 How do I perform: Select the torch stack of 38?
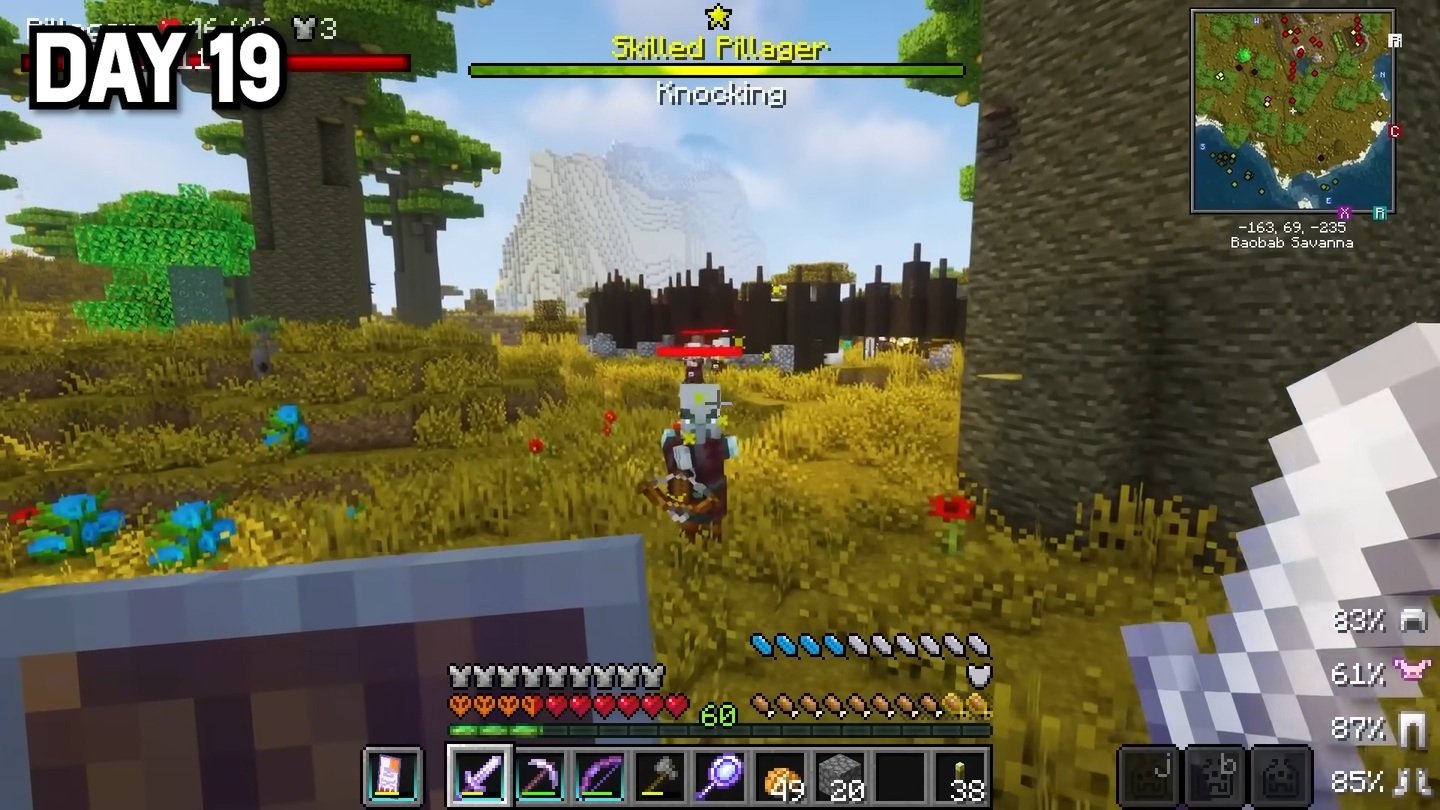pyautogui.click(x=962, y=776)
